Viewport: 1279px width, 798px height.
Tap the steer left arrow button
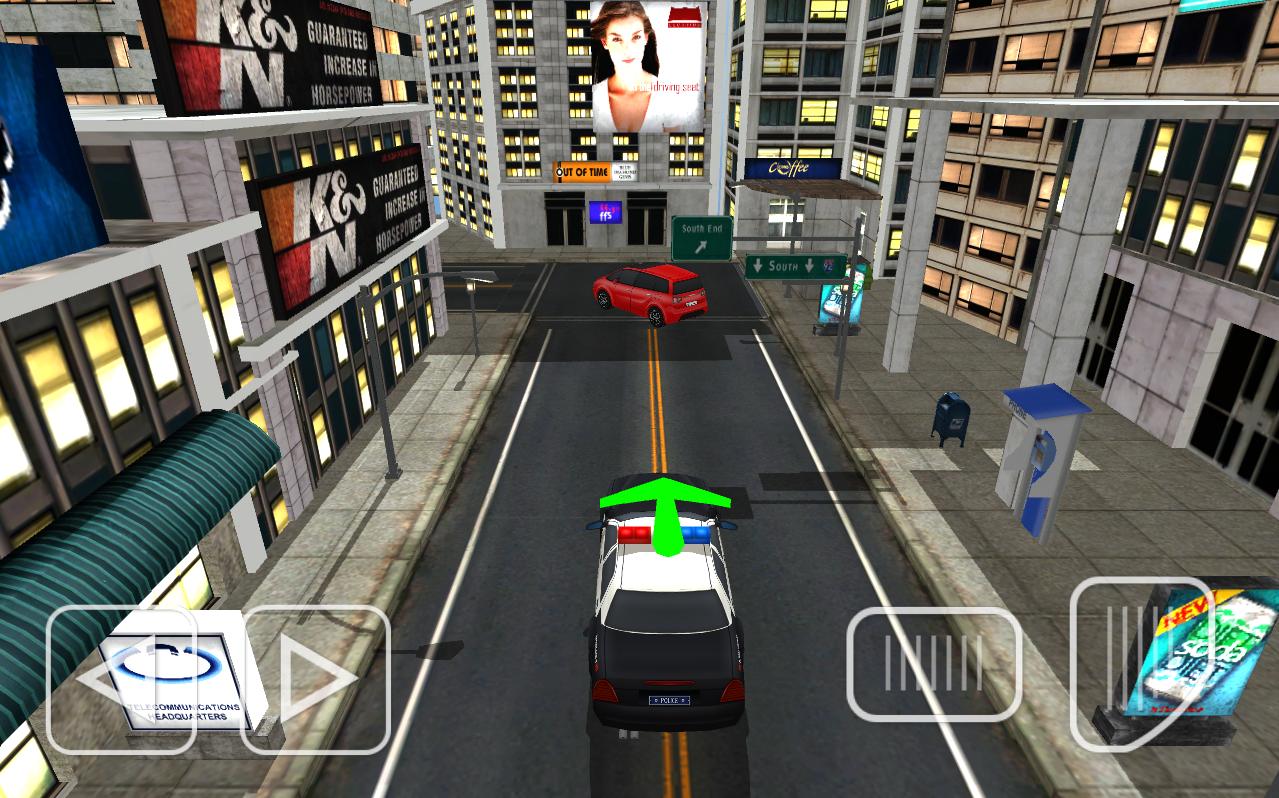[120, 679]
